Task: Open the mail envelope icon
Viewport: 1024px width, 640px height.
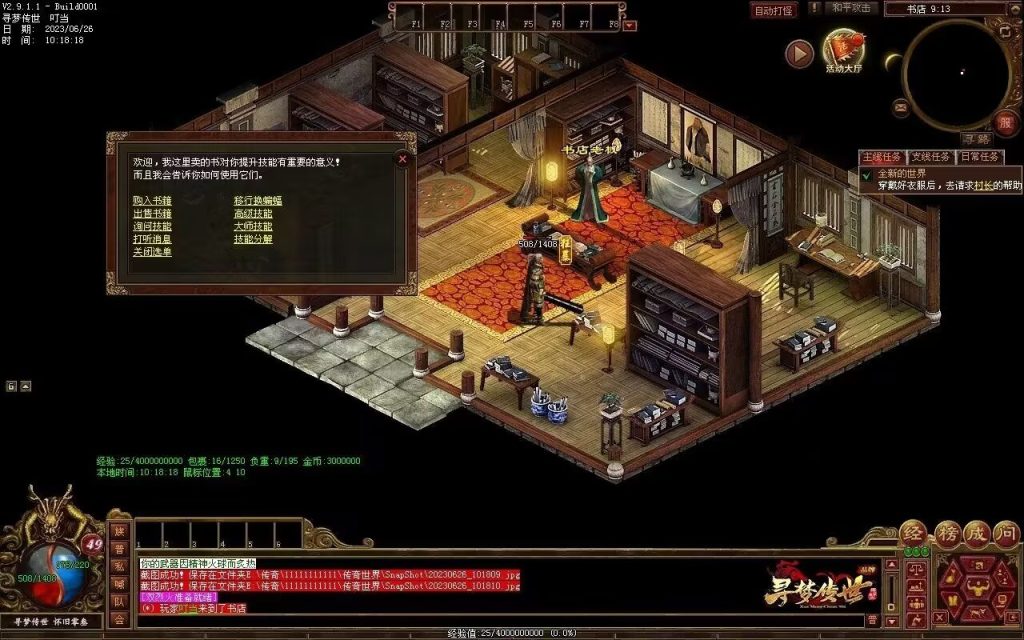Action: click(x=901, y=106)
